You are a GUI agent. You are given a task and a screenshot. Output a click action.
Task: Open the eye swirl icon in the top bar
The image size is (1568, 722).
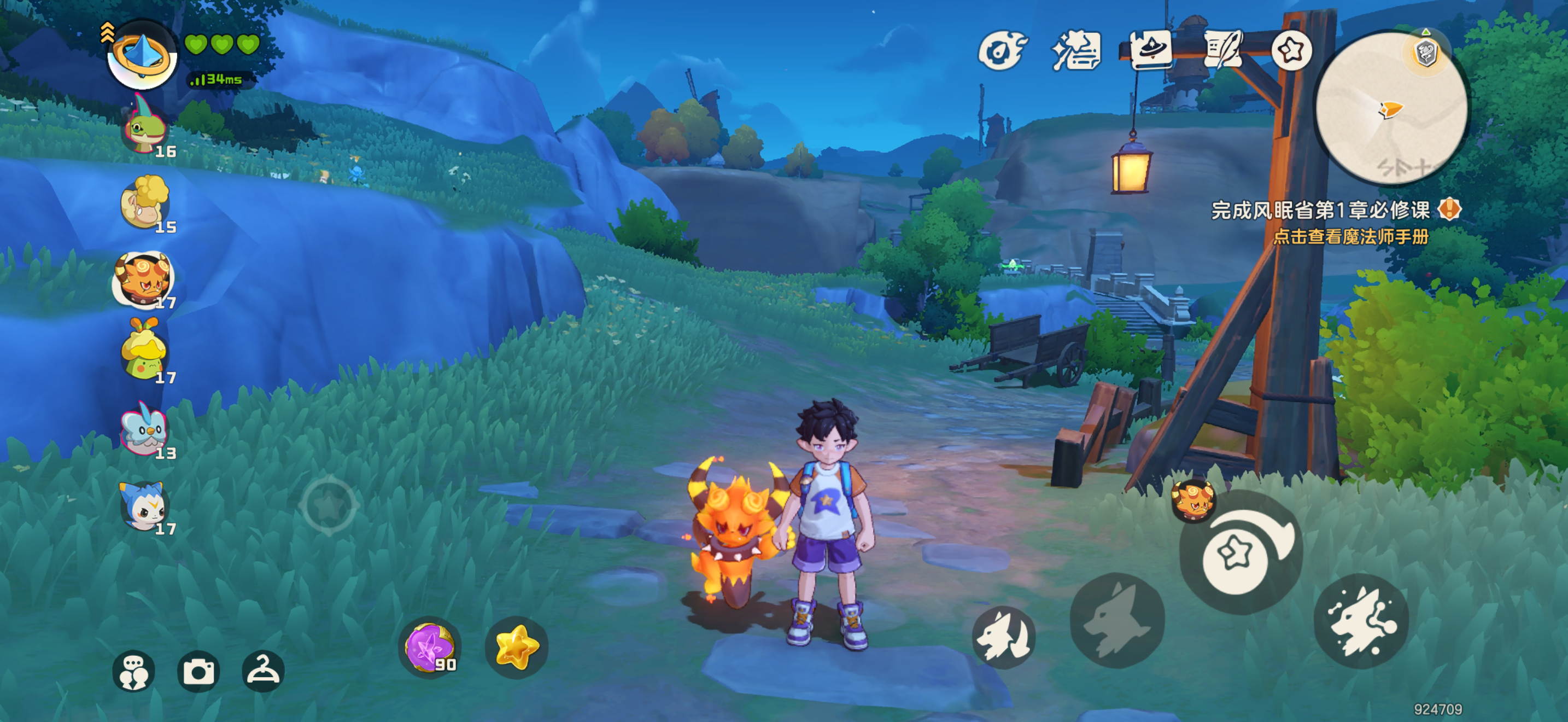click(1001, 50)
